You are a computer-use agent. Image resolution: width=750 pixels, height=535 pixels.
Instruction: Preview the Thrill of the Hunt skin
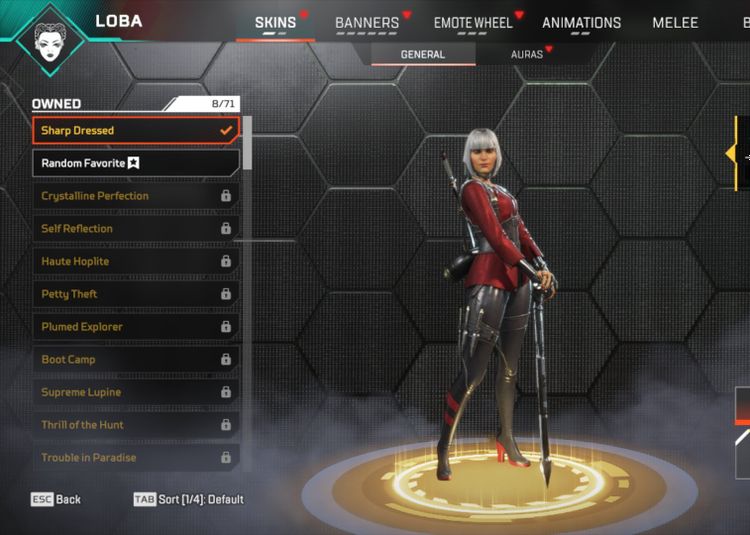(136, 425)
